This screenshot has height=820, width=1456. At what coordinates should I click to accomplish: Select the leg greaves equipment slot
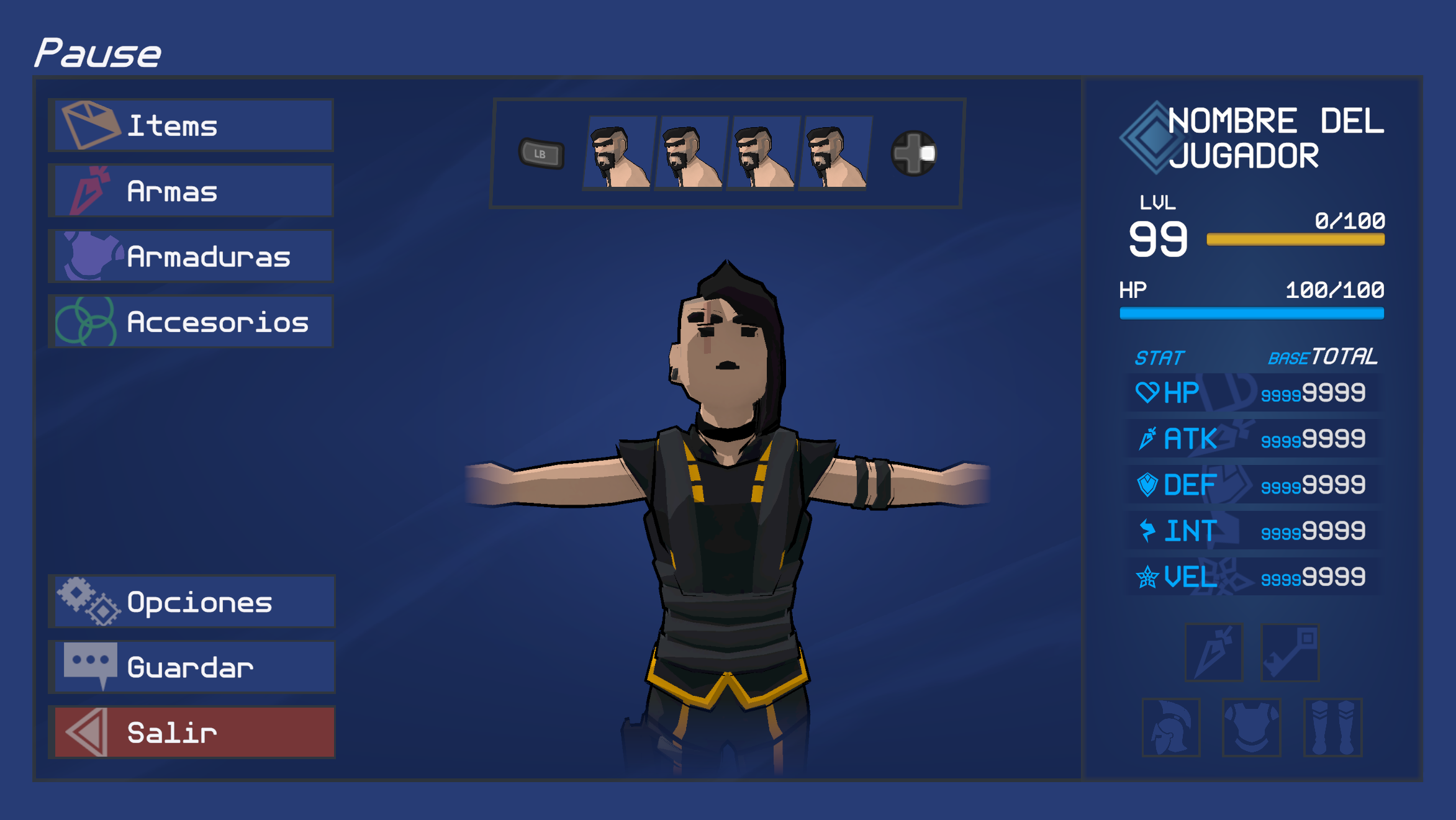tap(1332, 728)
